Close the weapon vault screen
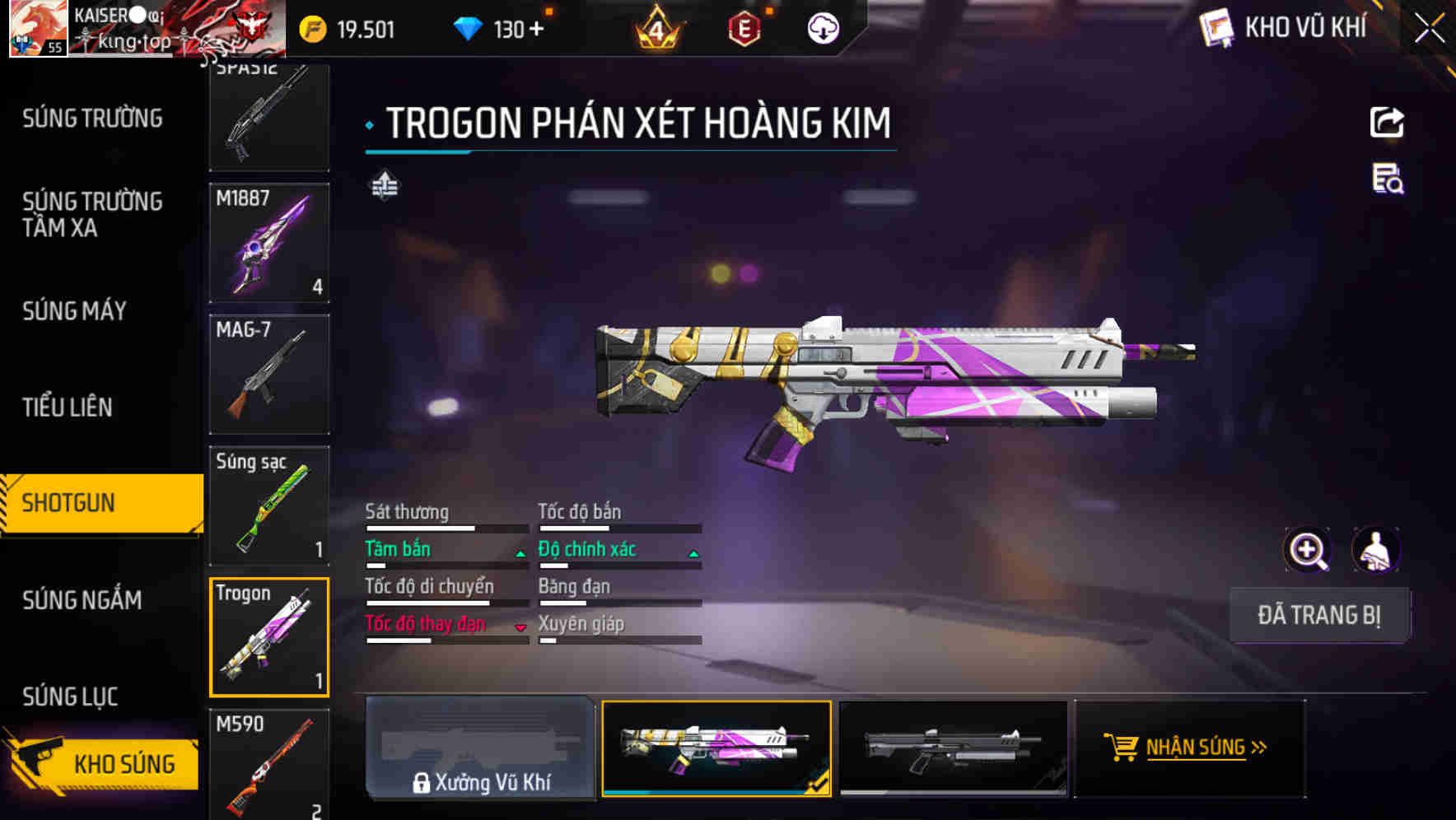This screenshot has height=820, width=1456. 1429,29
